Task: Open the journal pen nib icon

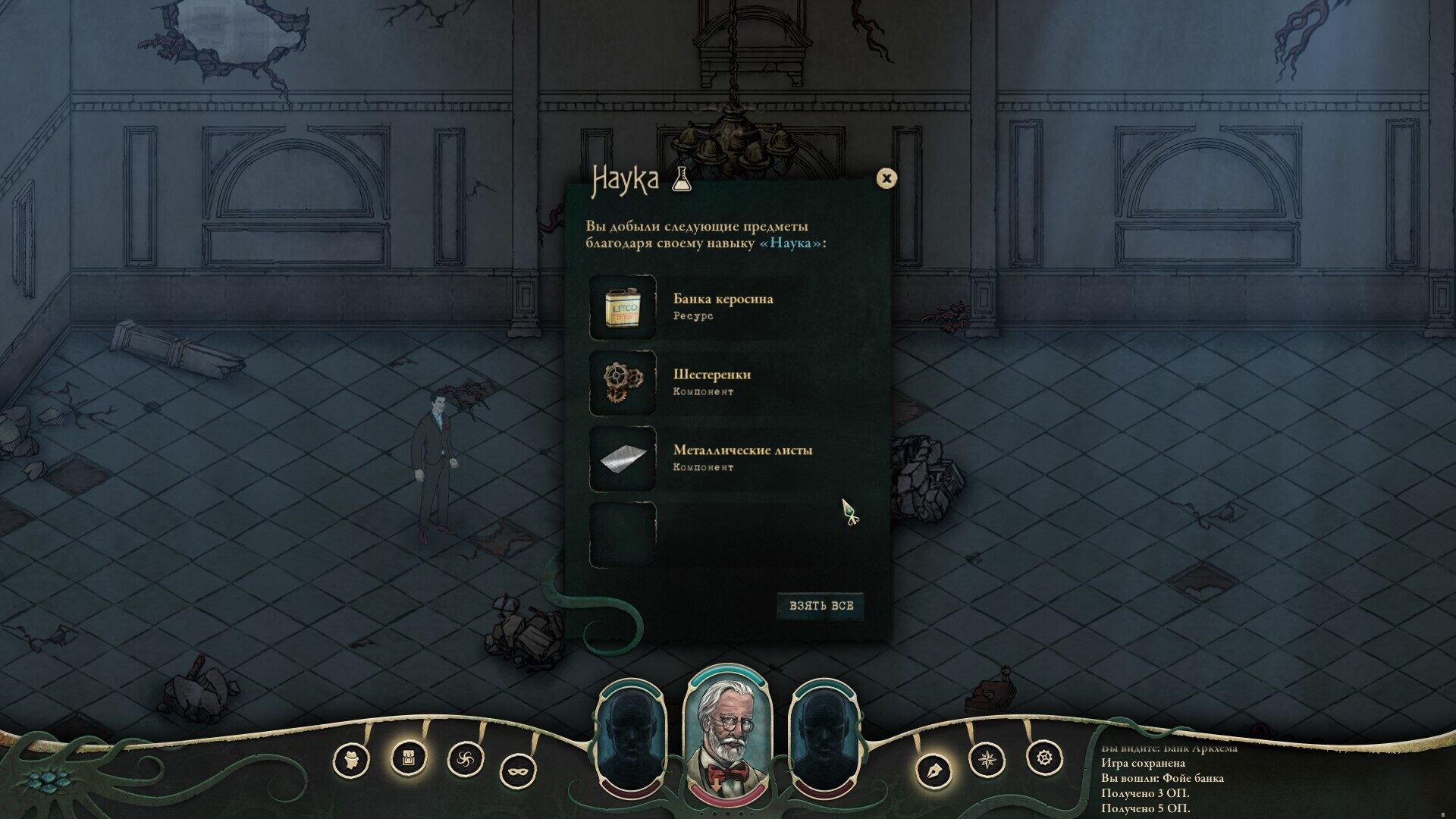Action: pos(933,772)
